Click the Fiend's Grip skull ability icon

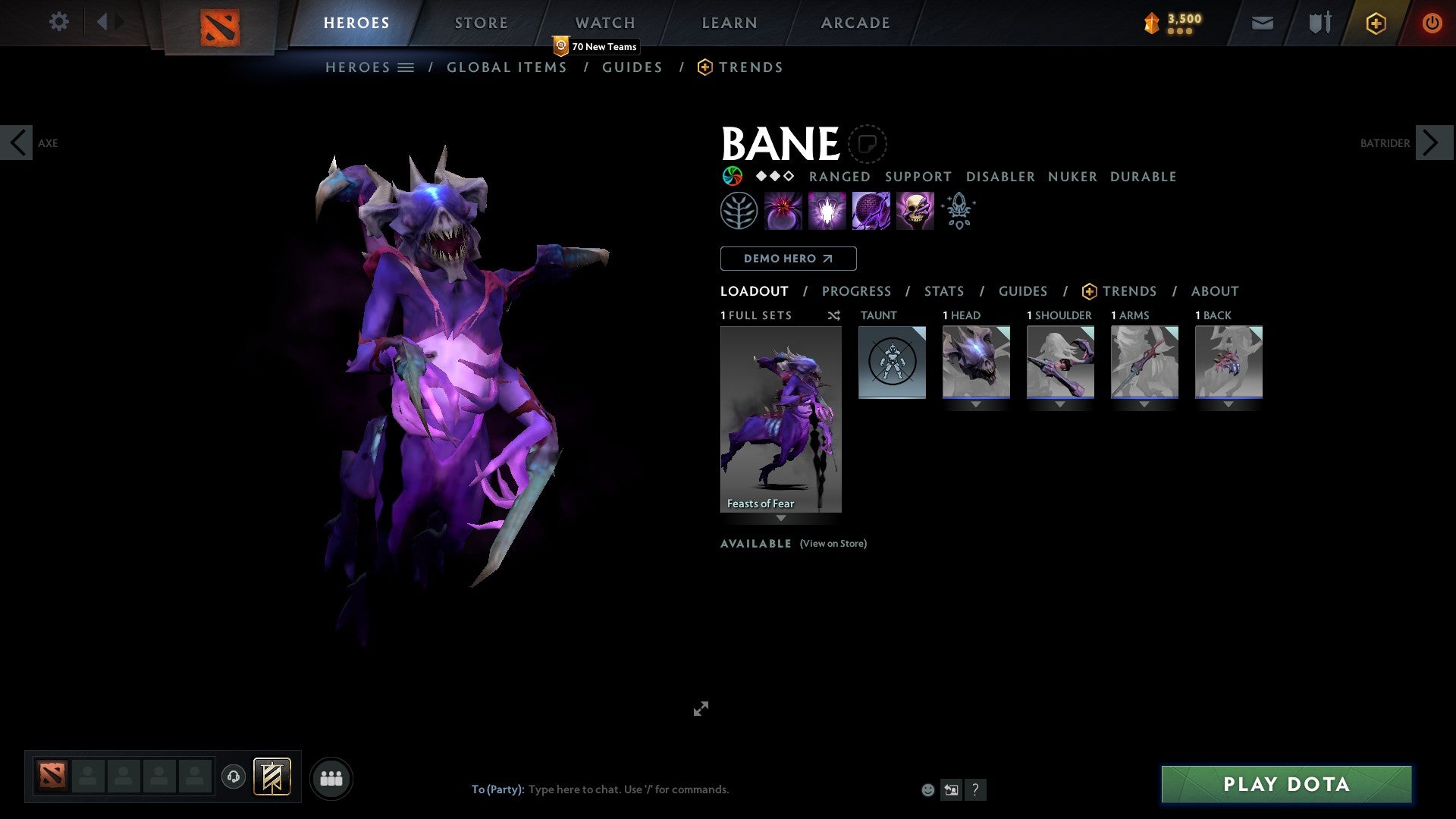click(x=915, y=210)
